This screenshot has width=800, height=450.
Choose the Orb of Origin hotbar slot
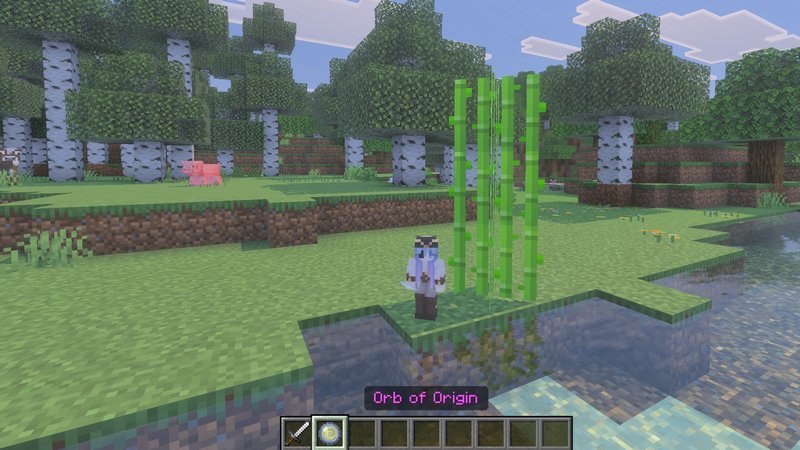coord(330,433)
